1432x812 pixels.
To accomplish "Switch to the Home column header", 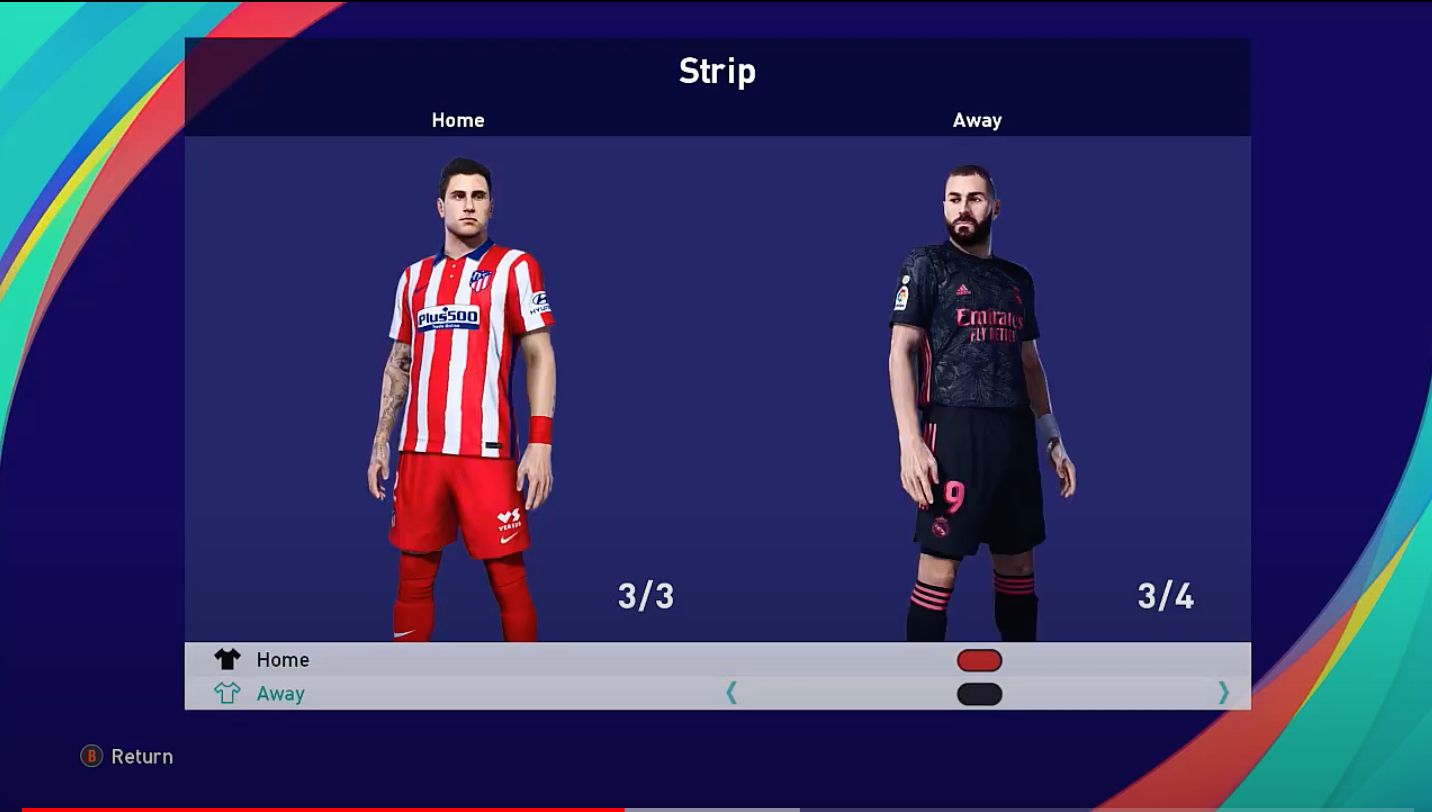I will pos(458,120).
